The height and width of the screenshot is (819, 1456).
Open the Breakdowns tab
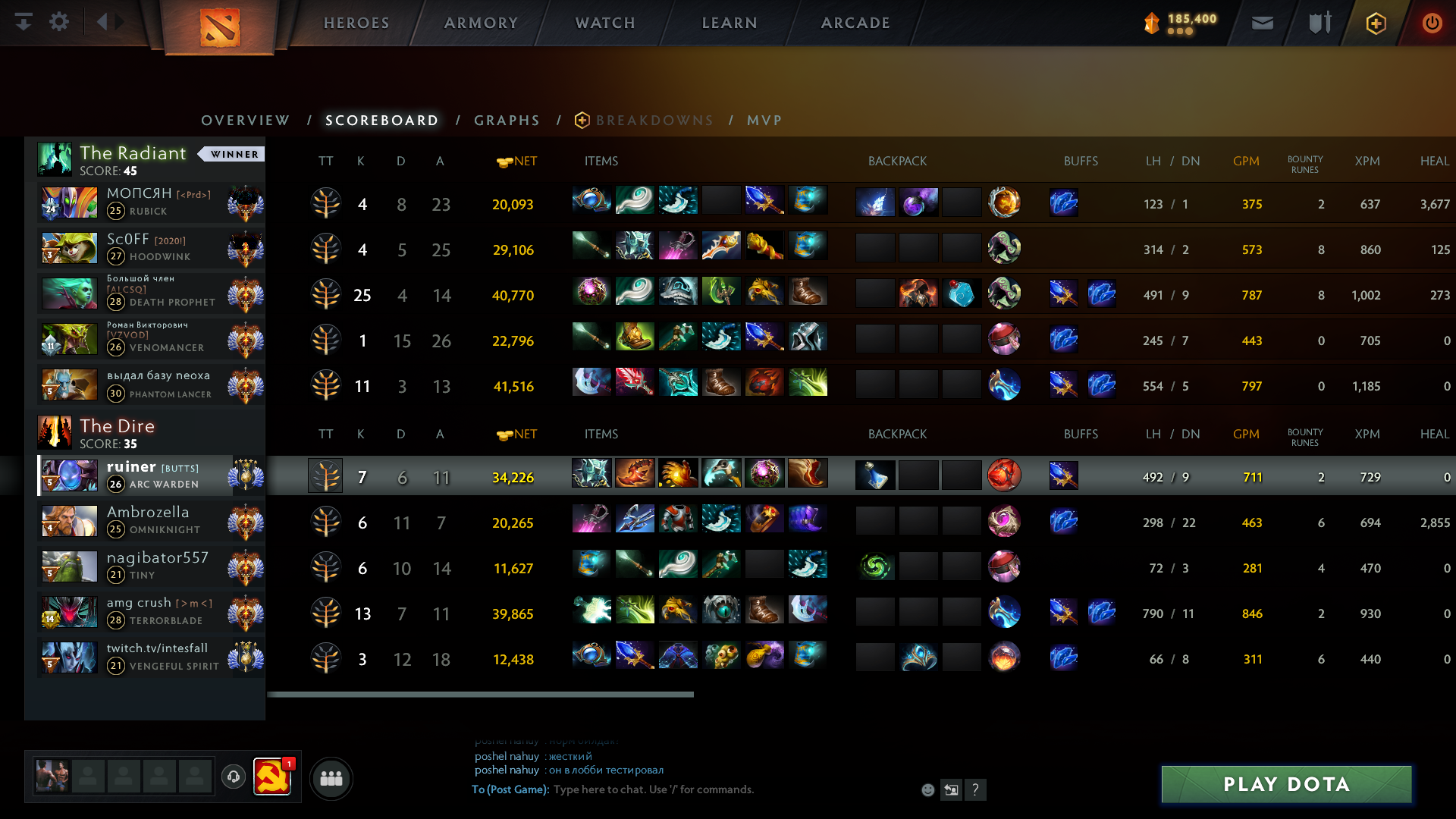click(x=654, y=121)
